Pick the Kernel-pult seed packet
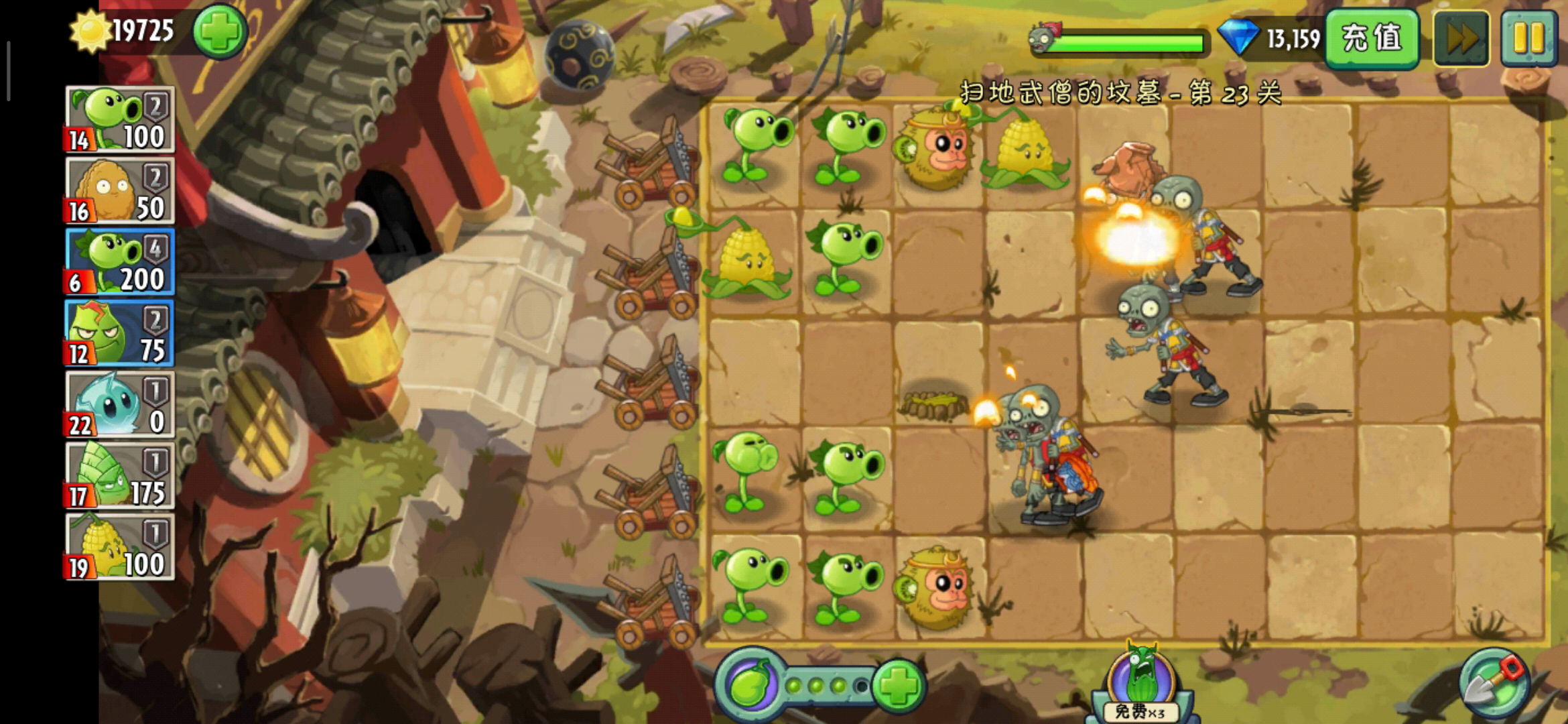The width and height of the screenshot is (1568, 724). click(x=120, y=547)
